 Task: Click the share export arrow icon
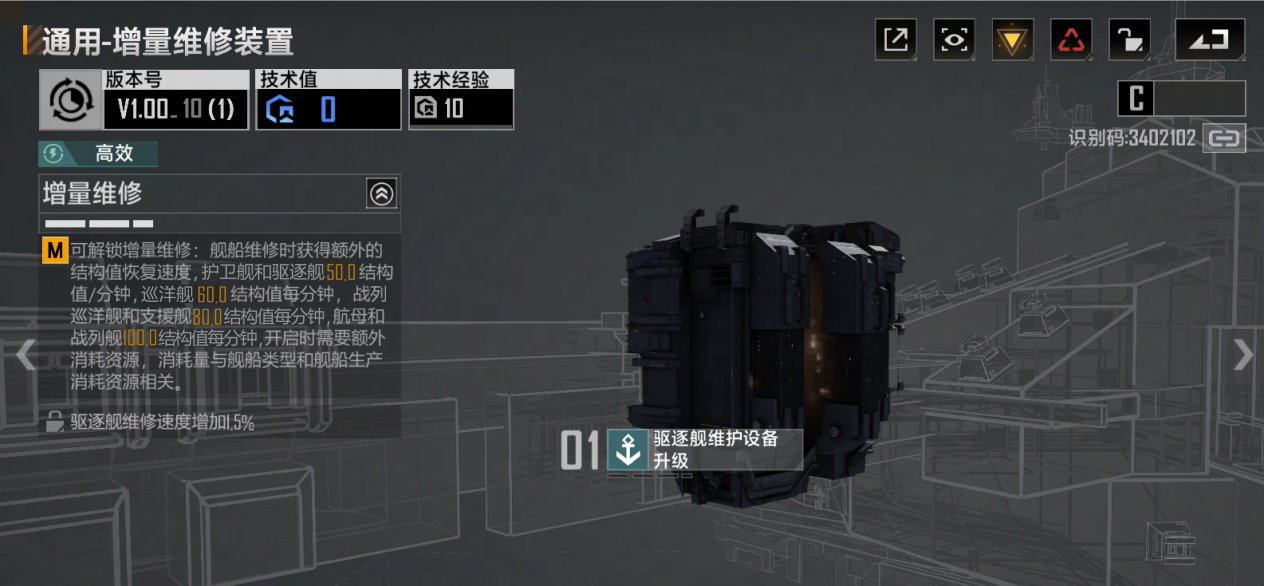896,40
